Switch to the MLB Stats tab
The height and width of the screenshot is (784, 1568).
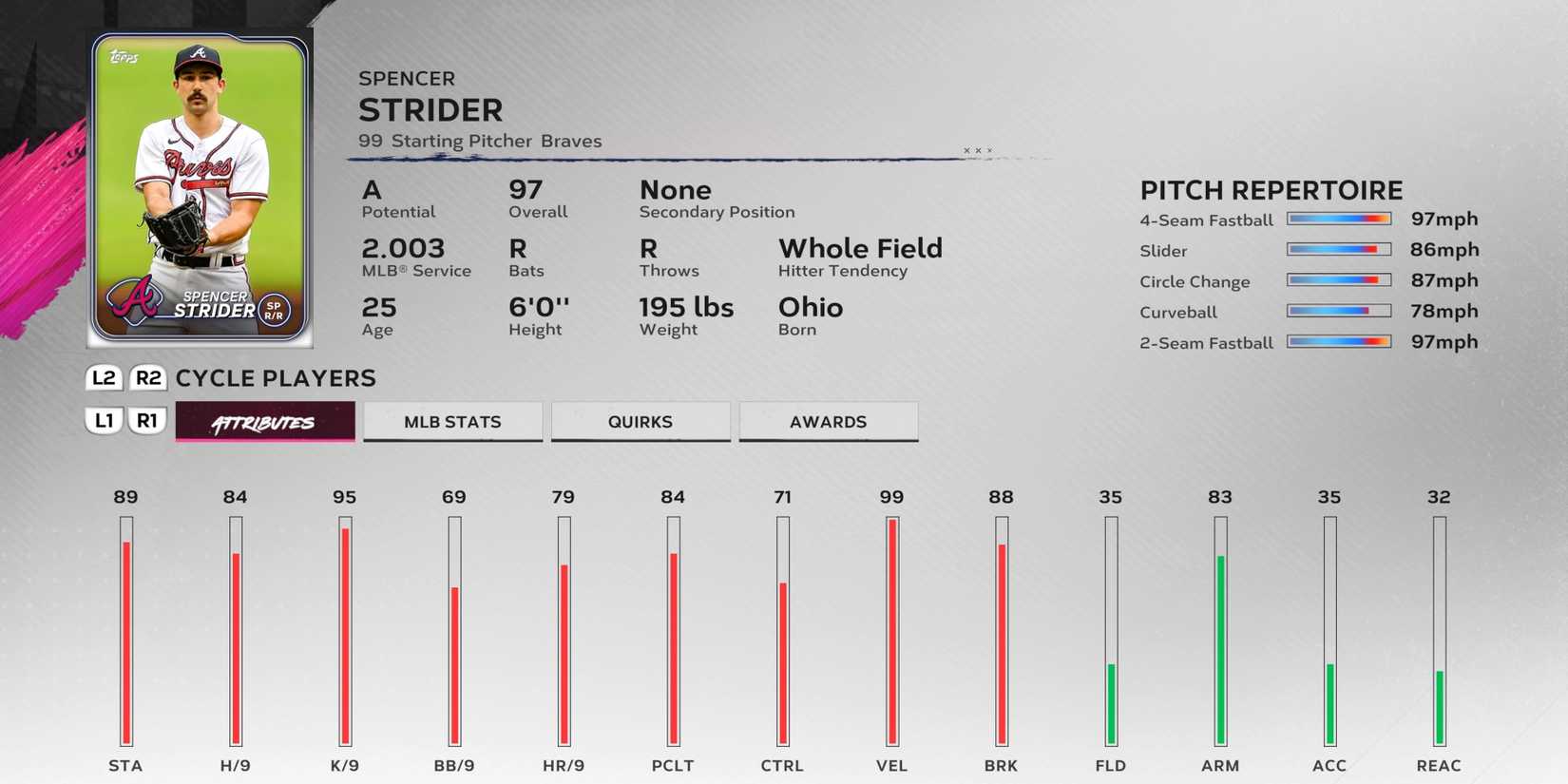click(x=451, y=421)
